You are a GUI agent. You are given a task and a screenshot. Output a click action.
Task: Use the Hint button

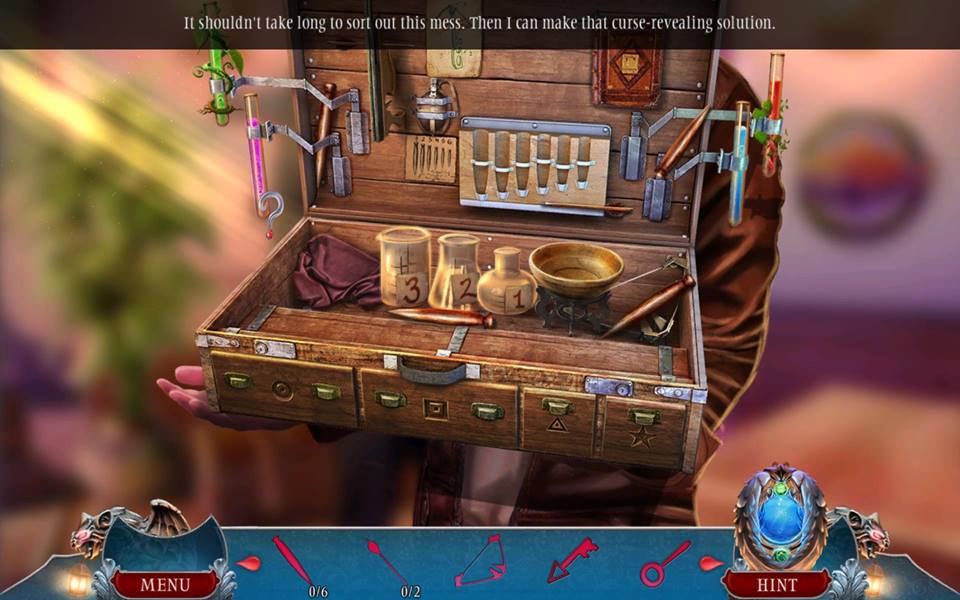[777, 584]
